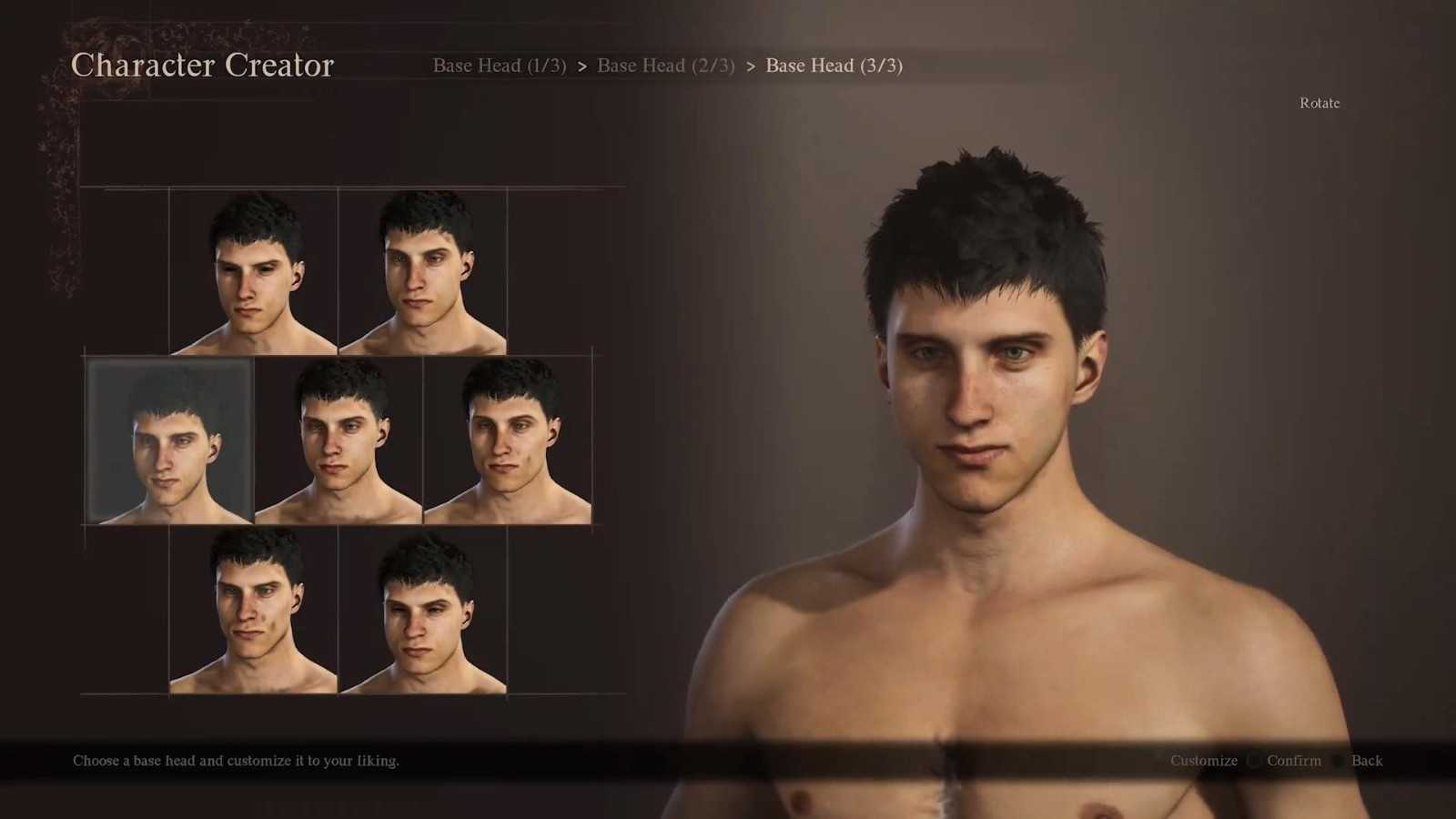Confirm the base head selection
The image size is (1456, 819).
(x=1293, y=761)
